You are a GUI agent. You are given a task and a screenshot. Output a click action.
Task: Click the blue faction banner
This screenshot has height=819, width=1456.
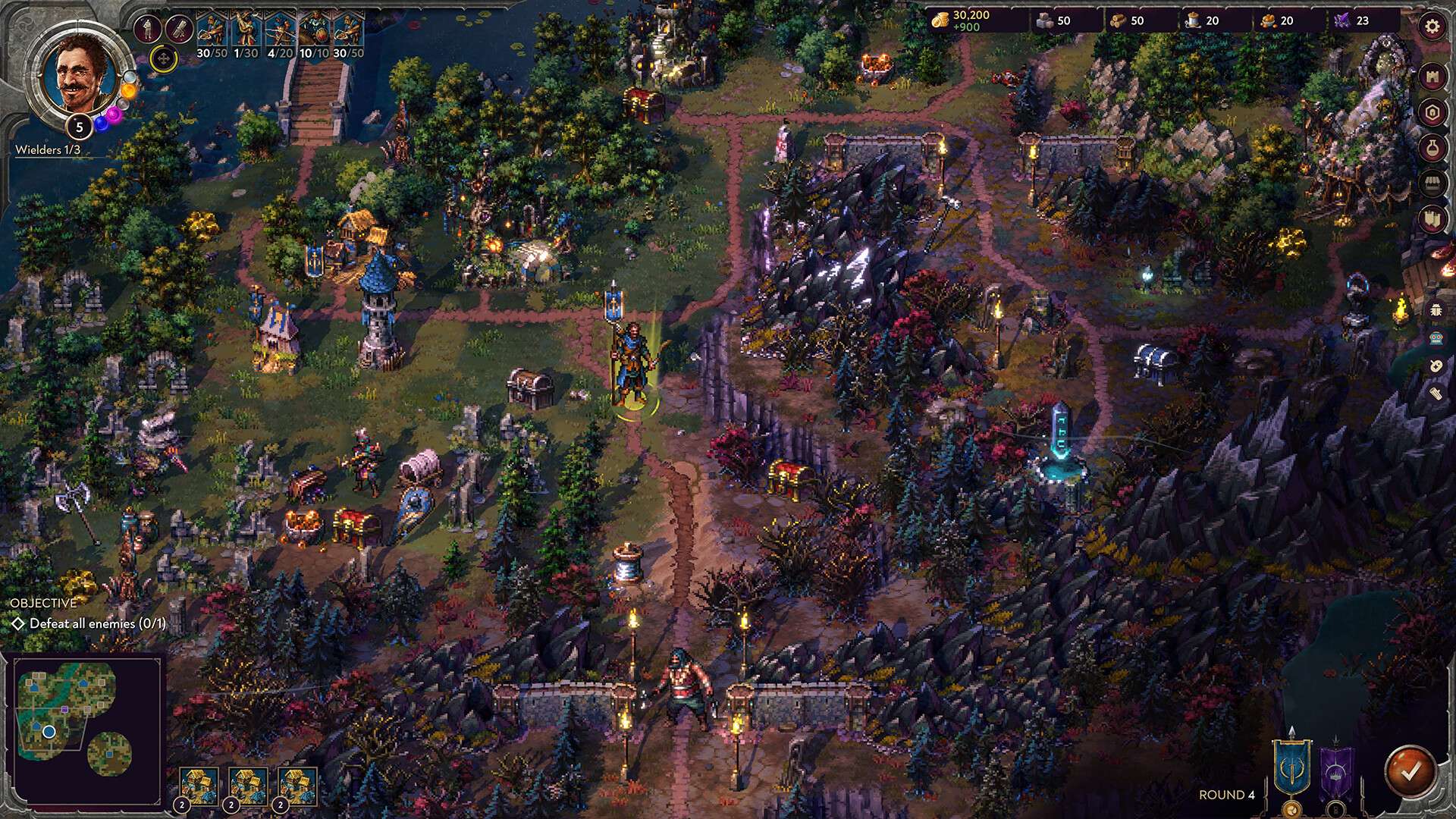pos(1291,765)
